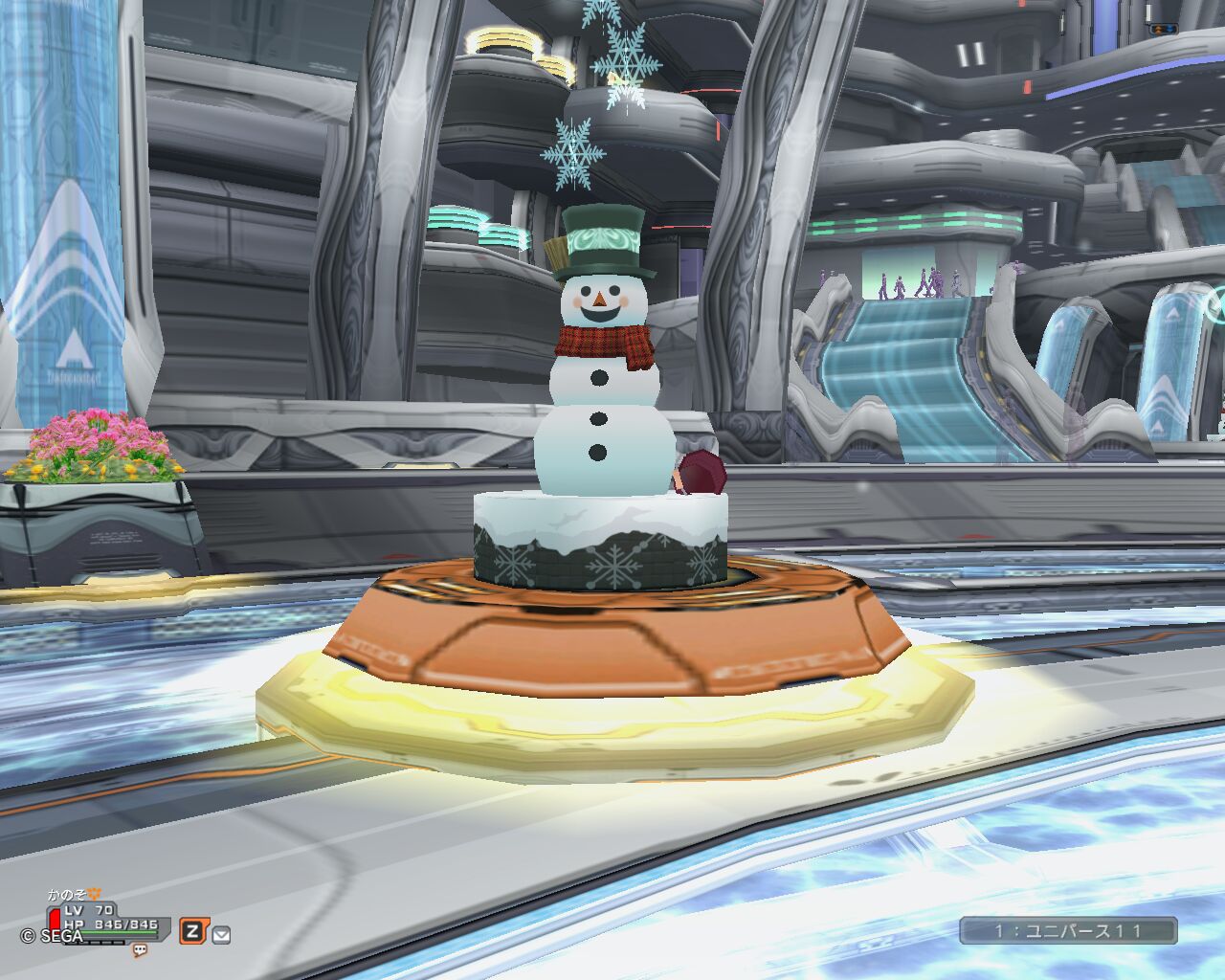Open the chat speech bubble icon
Screen dimensions: 1225x980
(140, 950)
